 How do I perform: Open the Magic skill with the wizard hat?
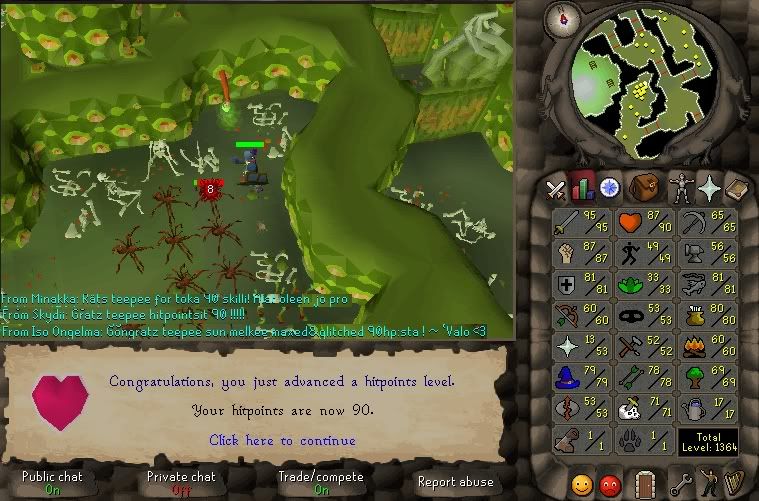tap(581, 378)
